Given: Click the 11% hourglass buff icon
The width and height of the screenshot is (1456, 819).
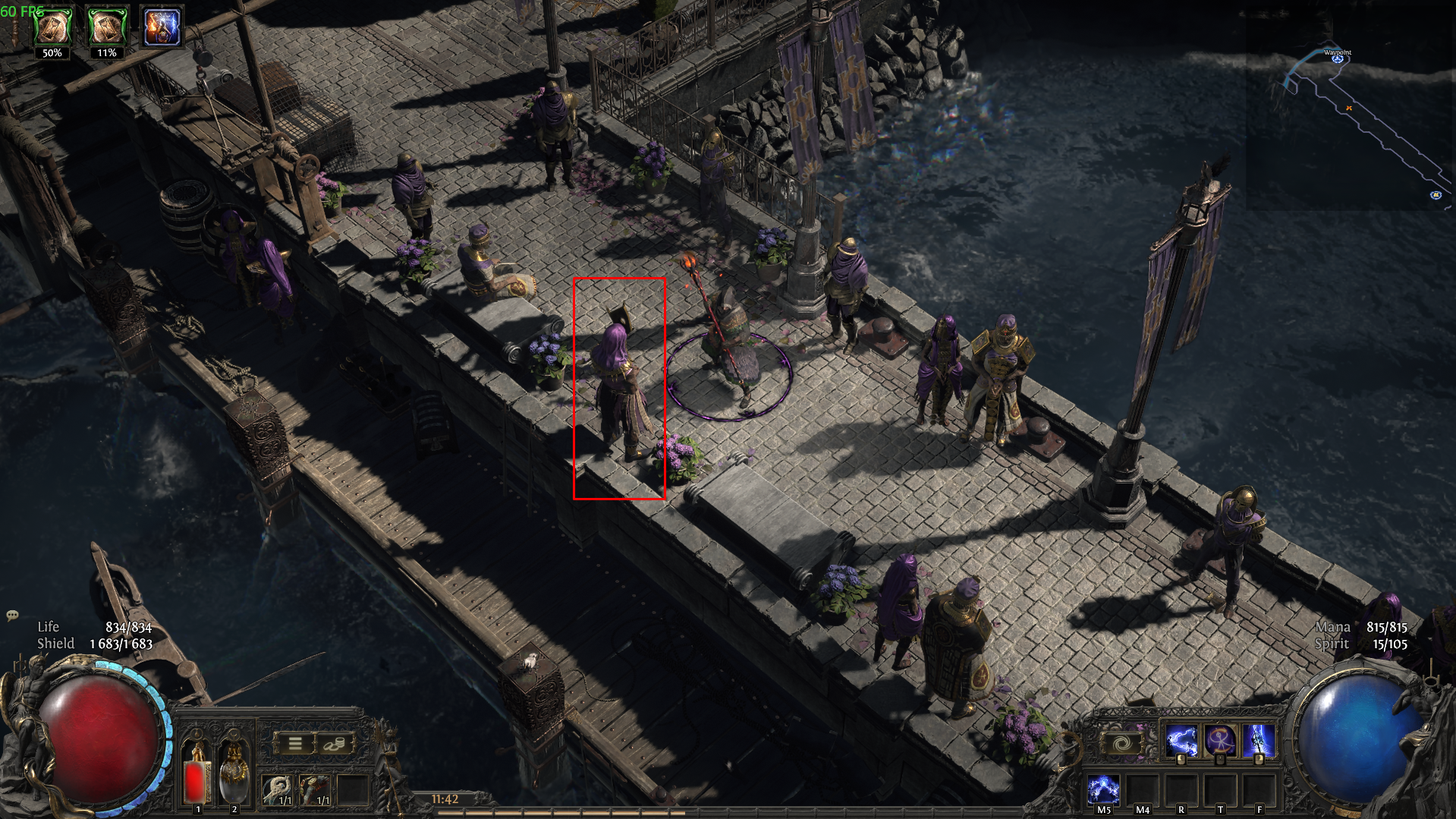Looking at the screenshot, I should tap(107, 27).
